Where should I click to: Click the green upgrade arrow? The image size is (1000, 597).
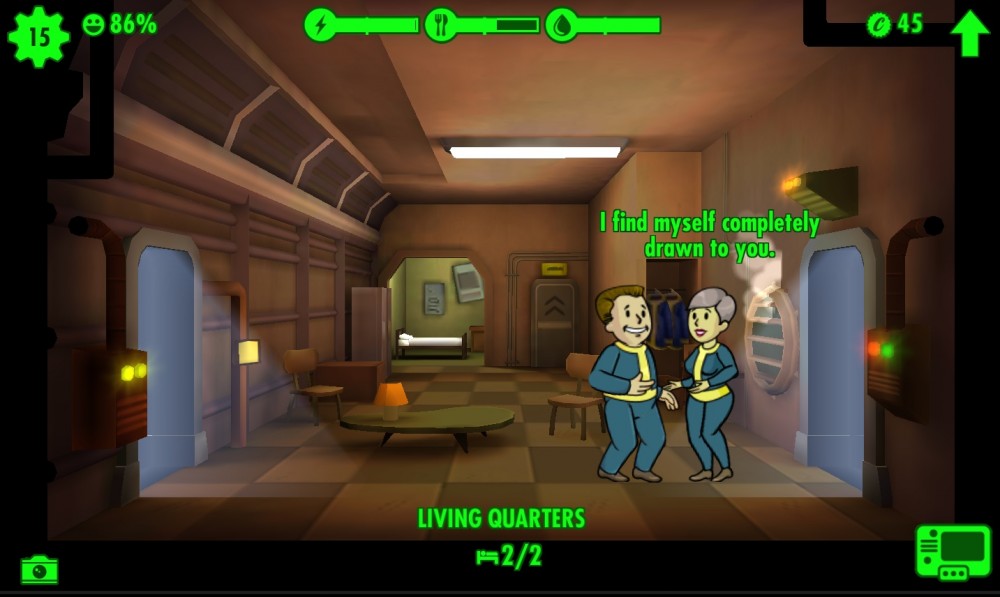coord(968,32)
